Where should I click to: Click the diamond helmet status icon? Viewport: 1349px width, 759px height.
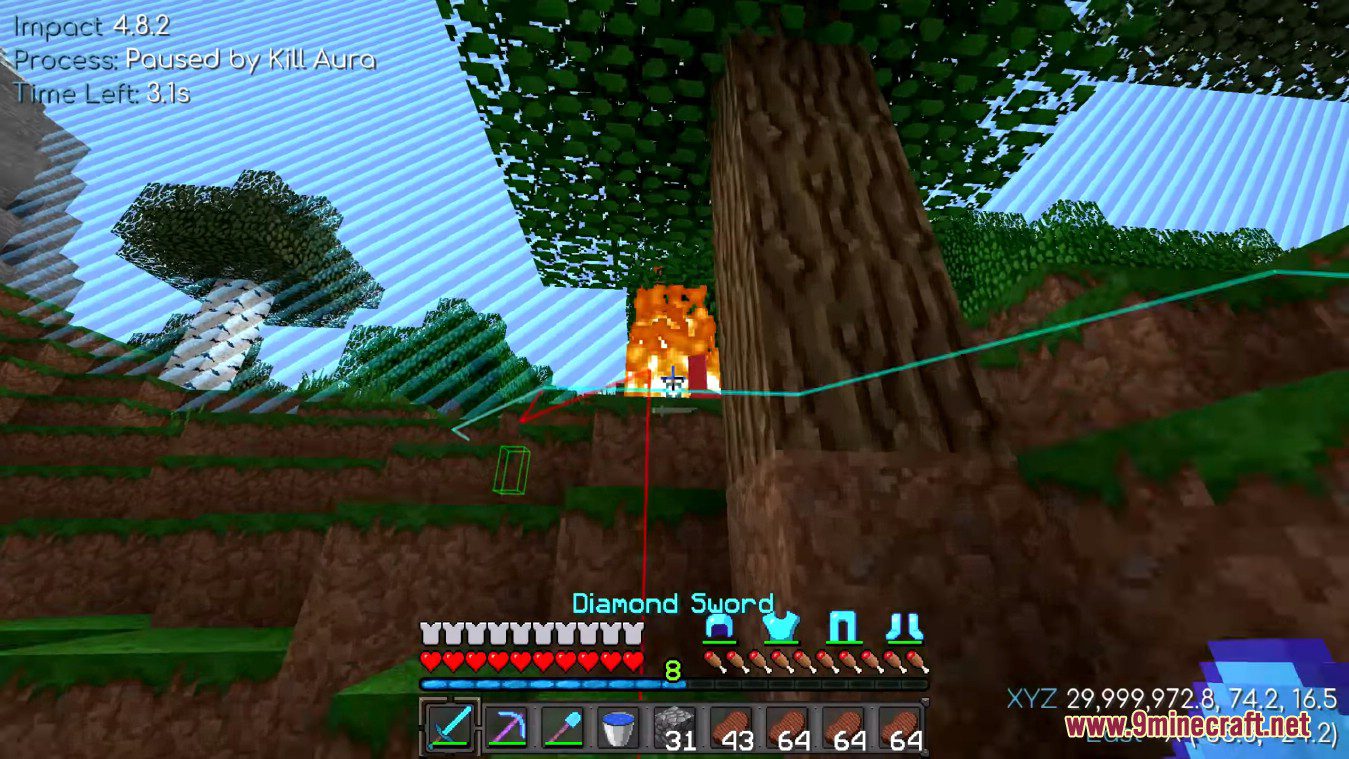click(x=718, y=627)
